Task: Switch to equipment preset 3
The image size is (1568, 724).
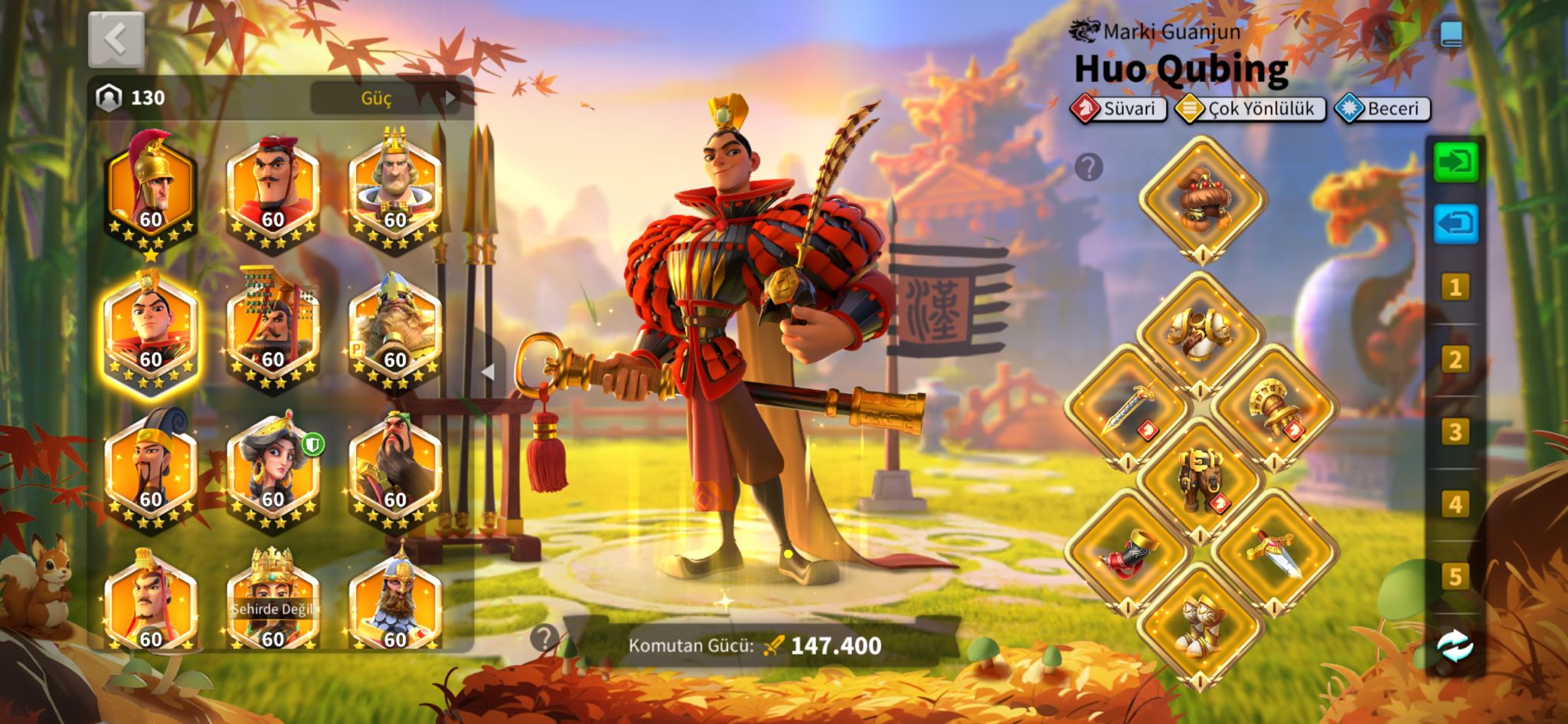Action: point(1455,432)
